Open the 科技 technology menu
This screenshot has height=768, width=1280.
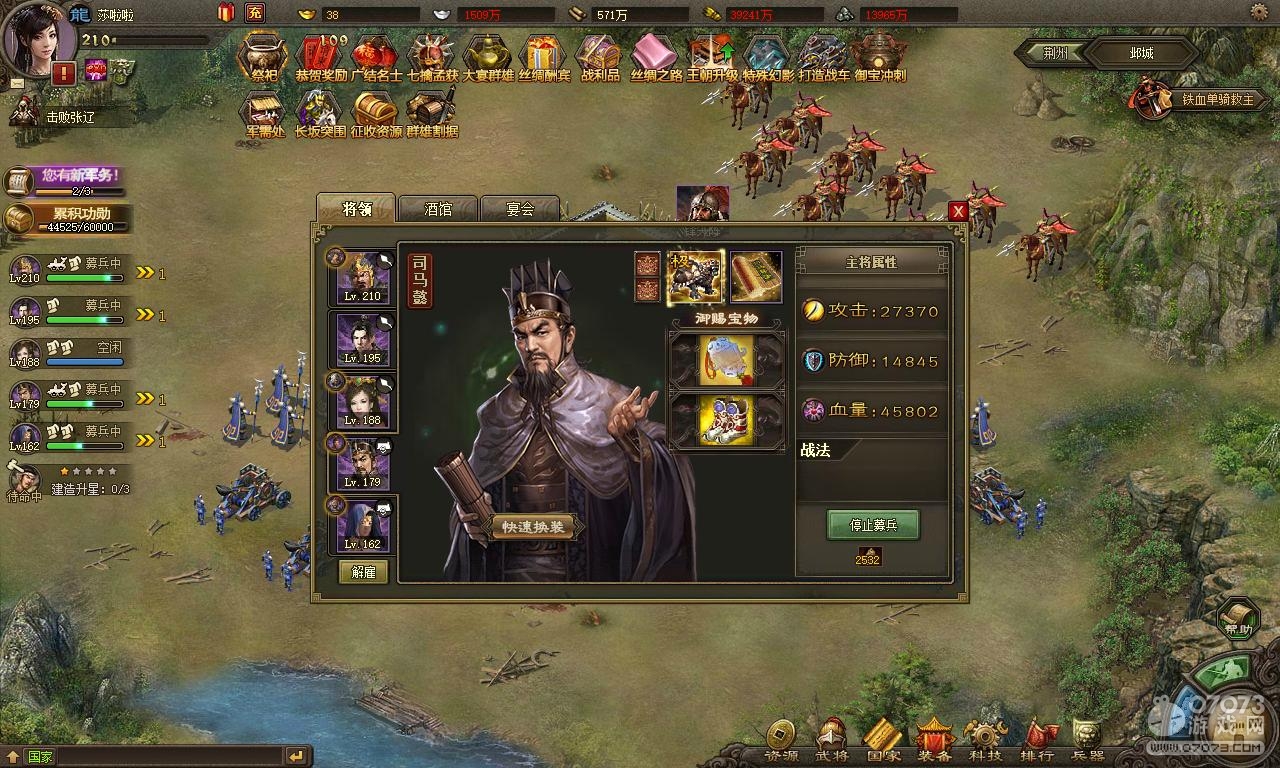click(x=985, y=741)
